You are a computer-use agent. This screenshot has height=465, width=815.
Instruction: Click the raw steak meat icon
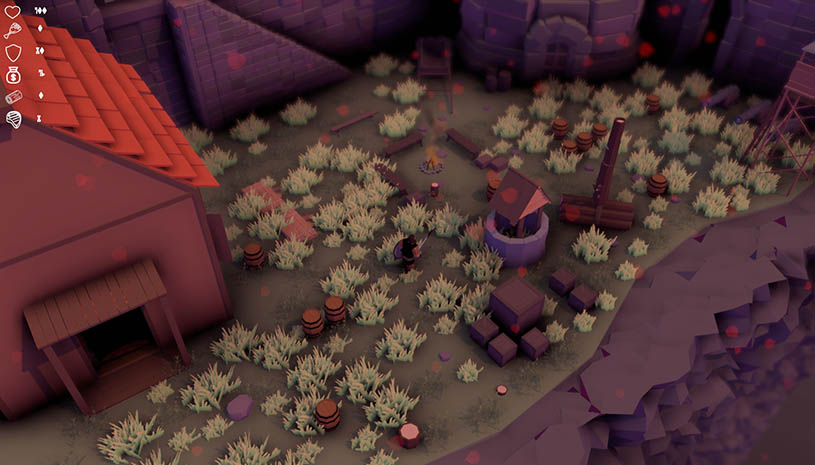pos(14,119)
